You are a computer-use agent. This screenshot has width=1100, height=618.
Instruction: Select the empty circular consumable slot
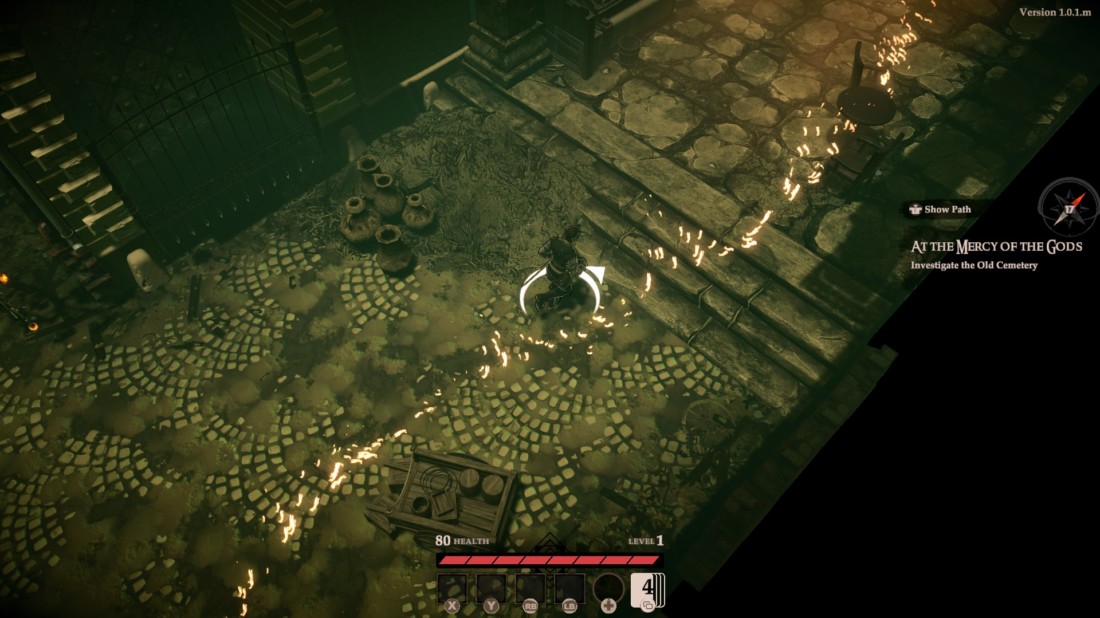(608, 587)
